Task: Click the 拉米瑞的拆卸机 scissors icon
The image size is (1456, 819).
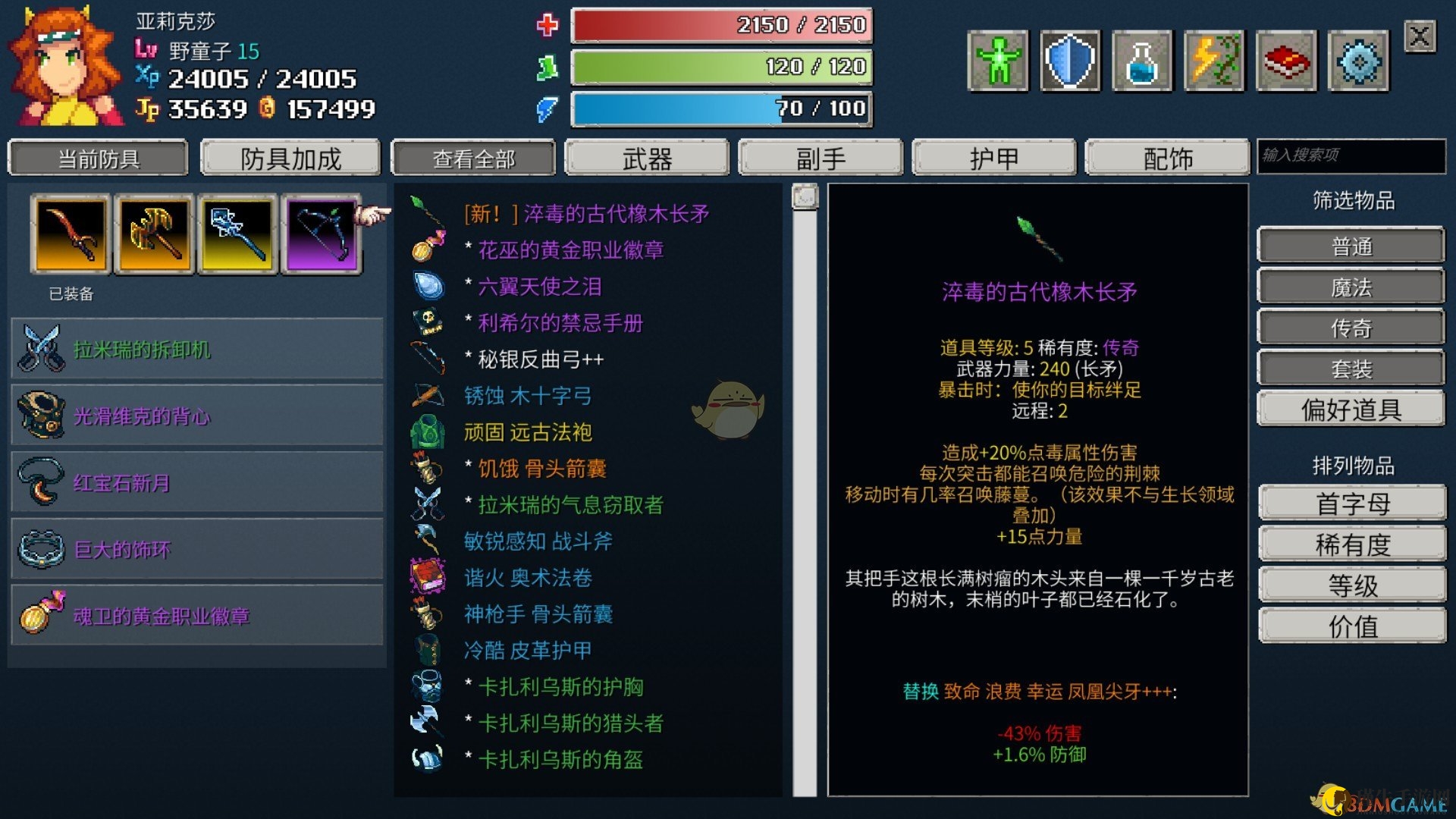Action: click(42, 350)
